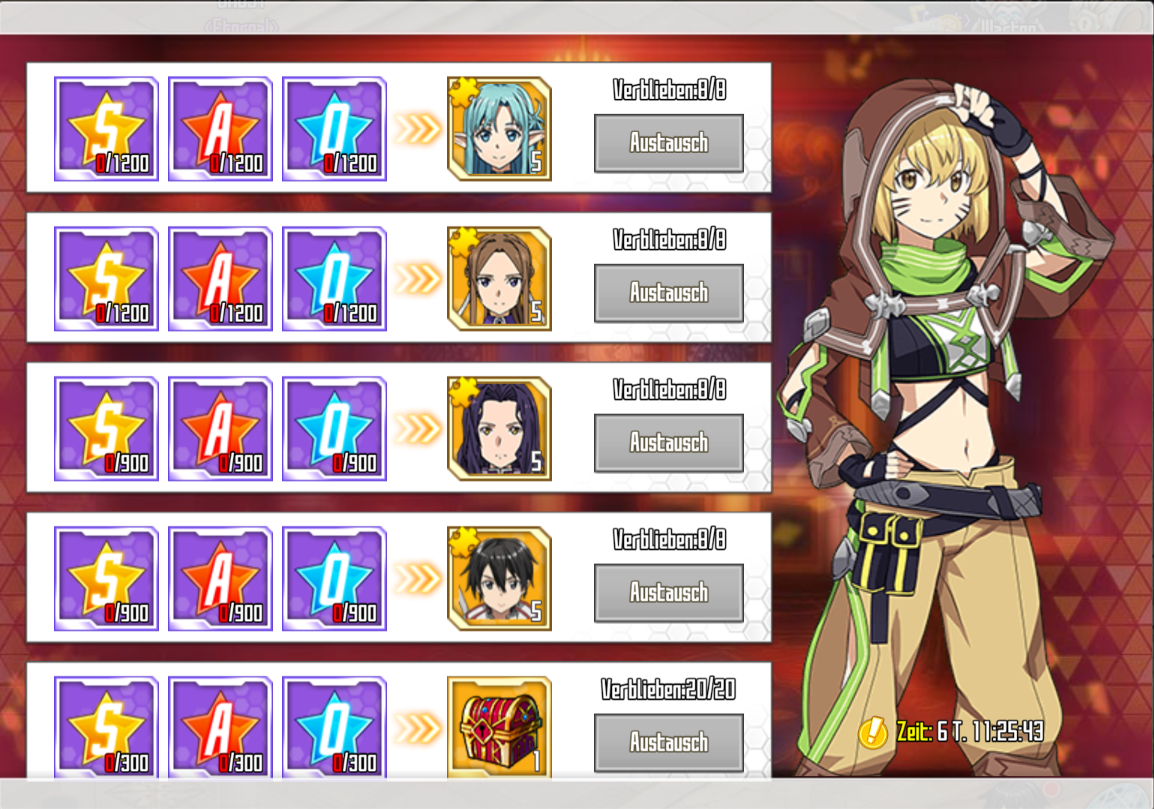The image size is (1154, 809).
Task: Select the O token in purple-haired character's row
Action: point(334,429)
